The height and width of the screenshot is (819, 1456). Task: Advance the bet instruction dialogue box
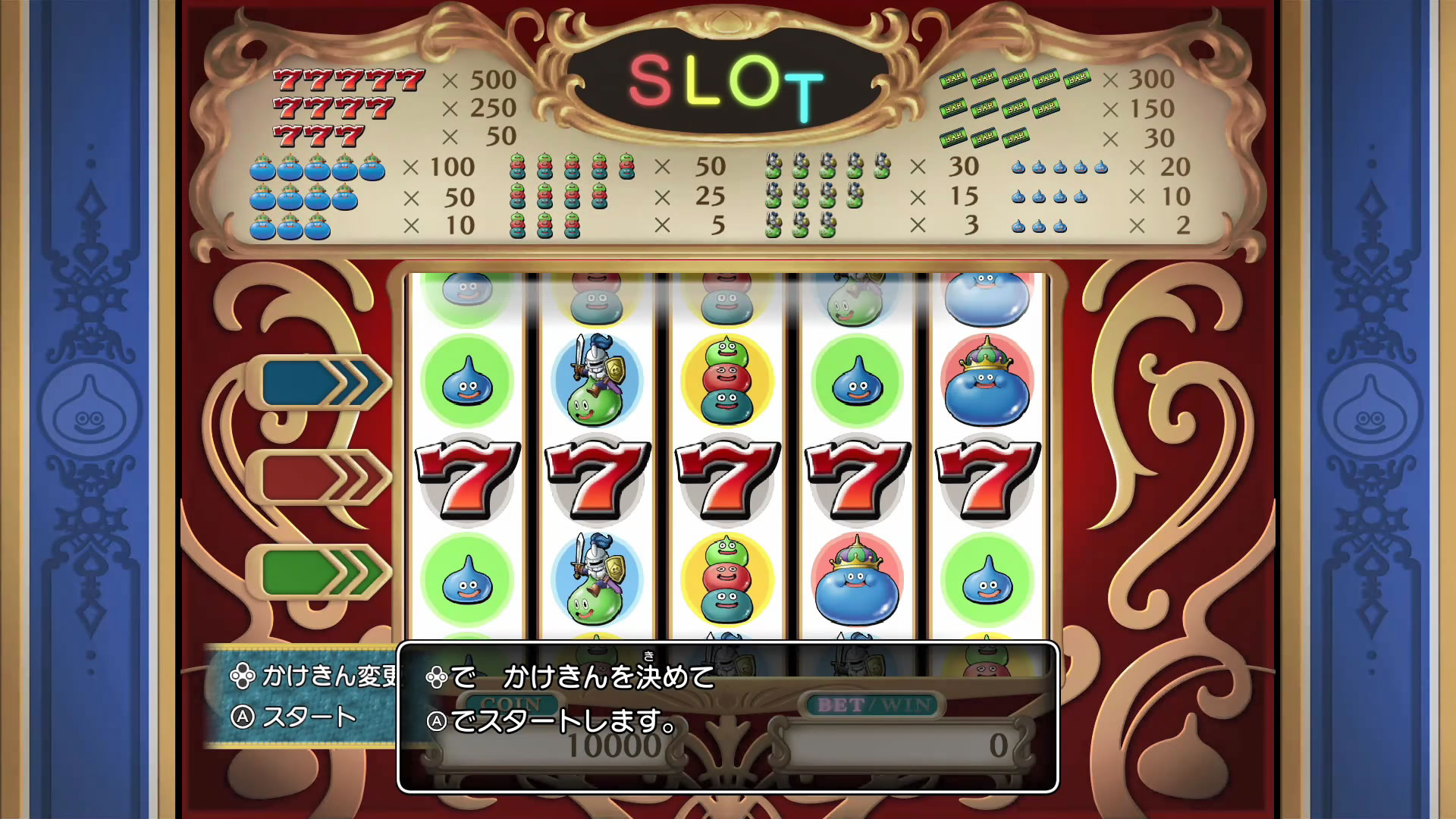(x=727, y=717)
